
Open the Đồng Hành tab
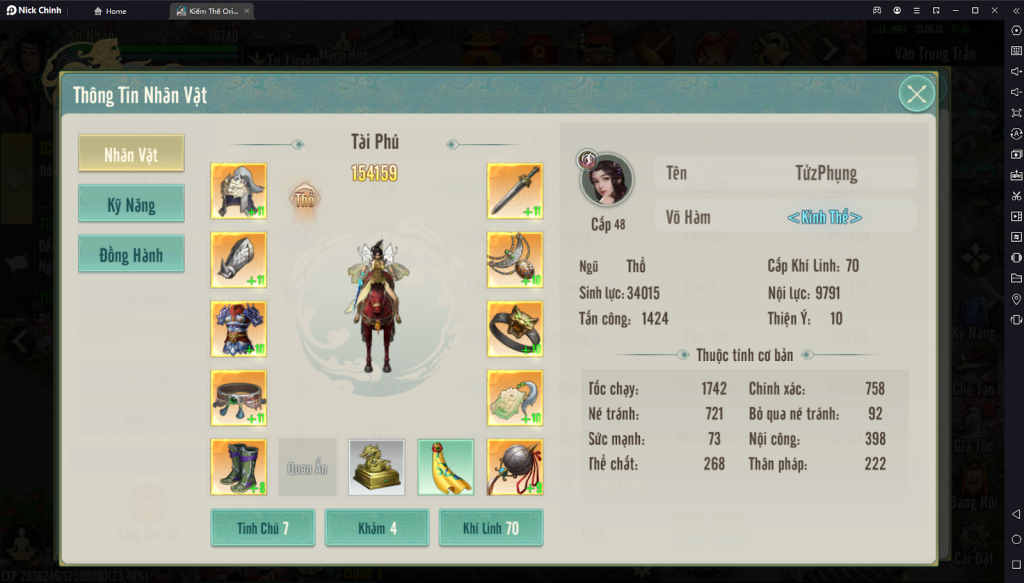[131, 255]
